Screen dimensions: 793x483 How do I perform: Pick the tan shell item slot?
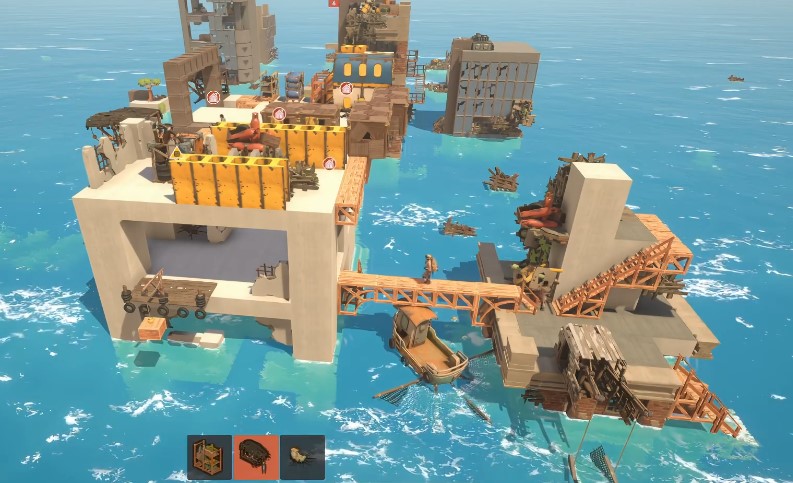(302, 457)
